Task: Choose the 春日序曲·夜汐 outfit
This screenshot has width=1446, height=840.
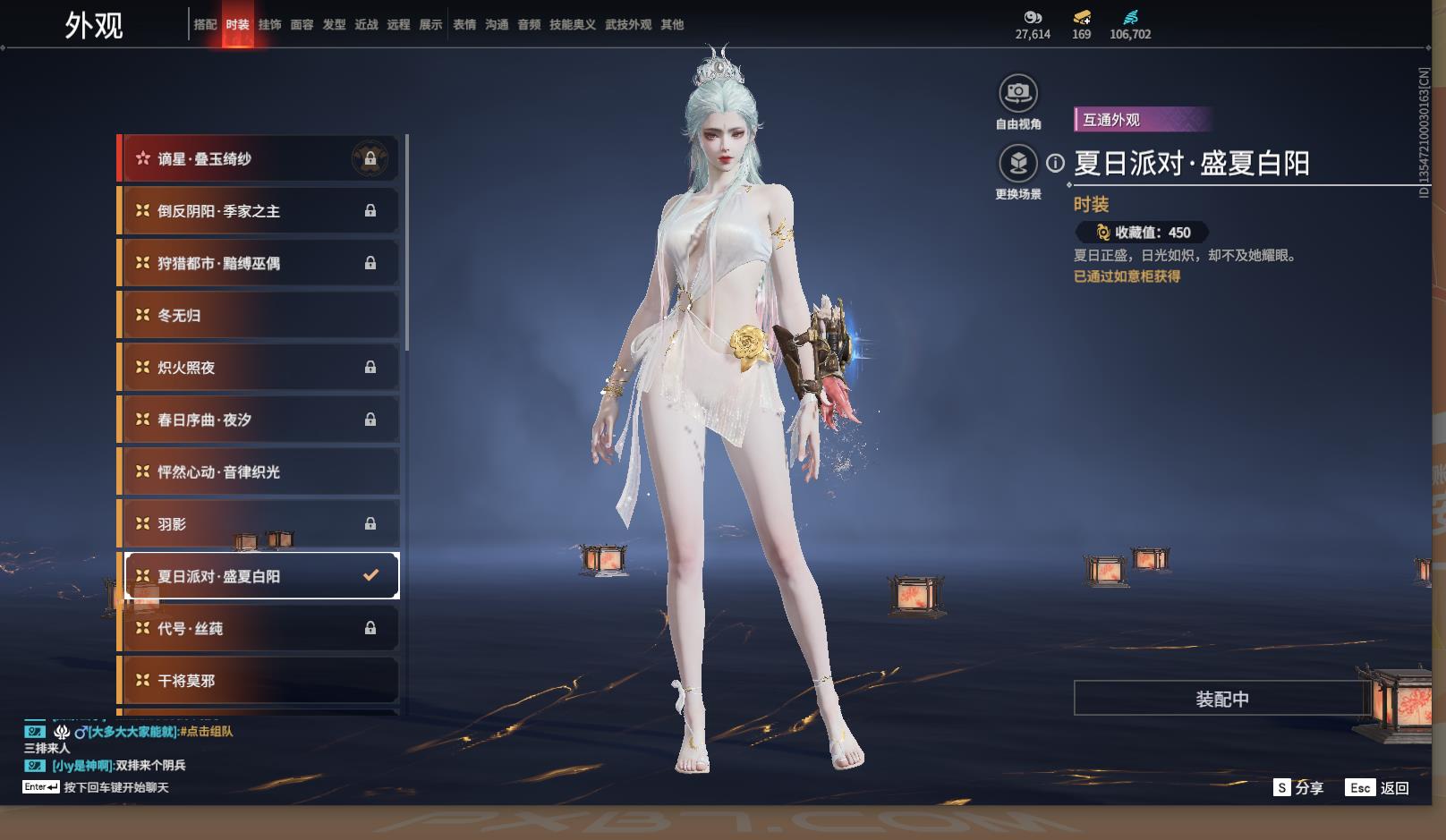Action: tap(259, 420)
